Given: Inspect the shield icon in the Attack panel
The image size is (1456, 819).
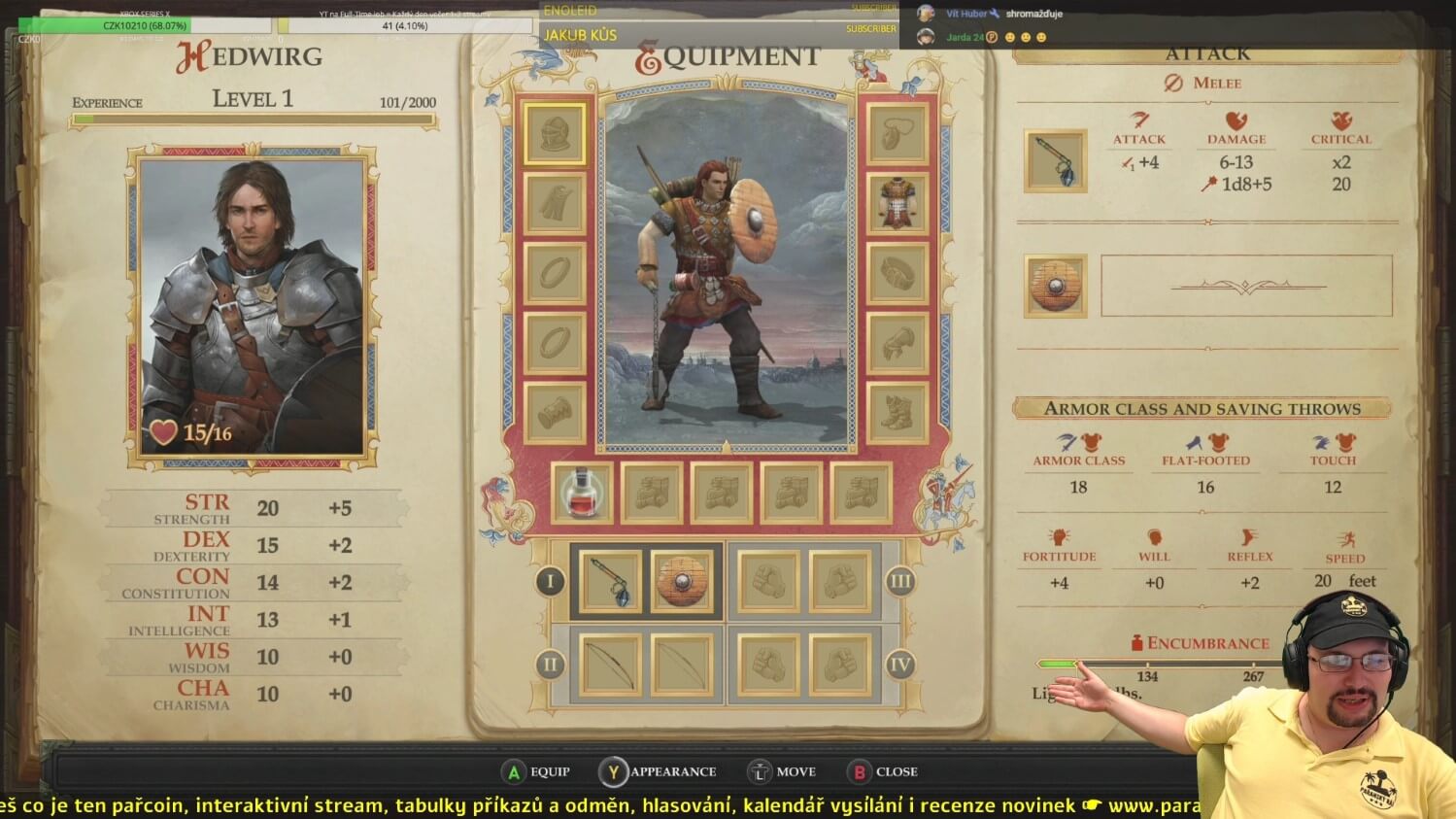Looking at the screenshot, I should click(1055, 286).
